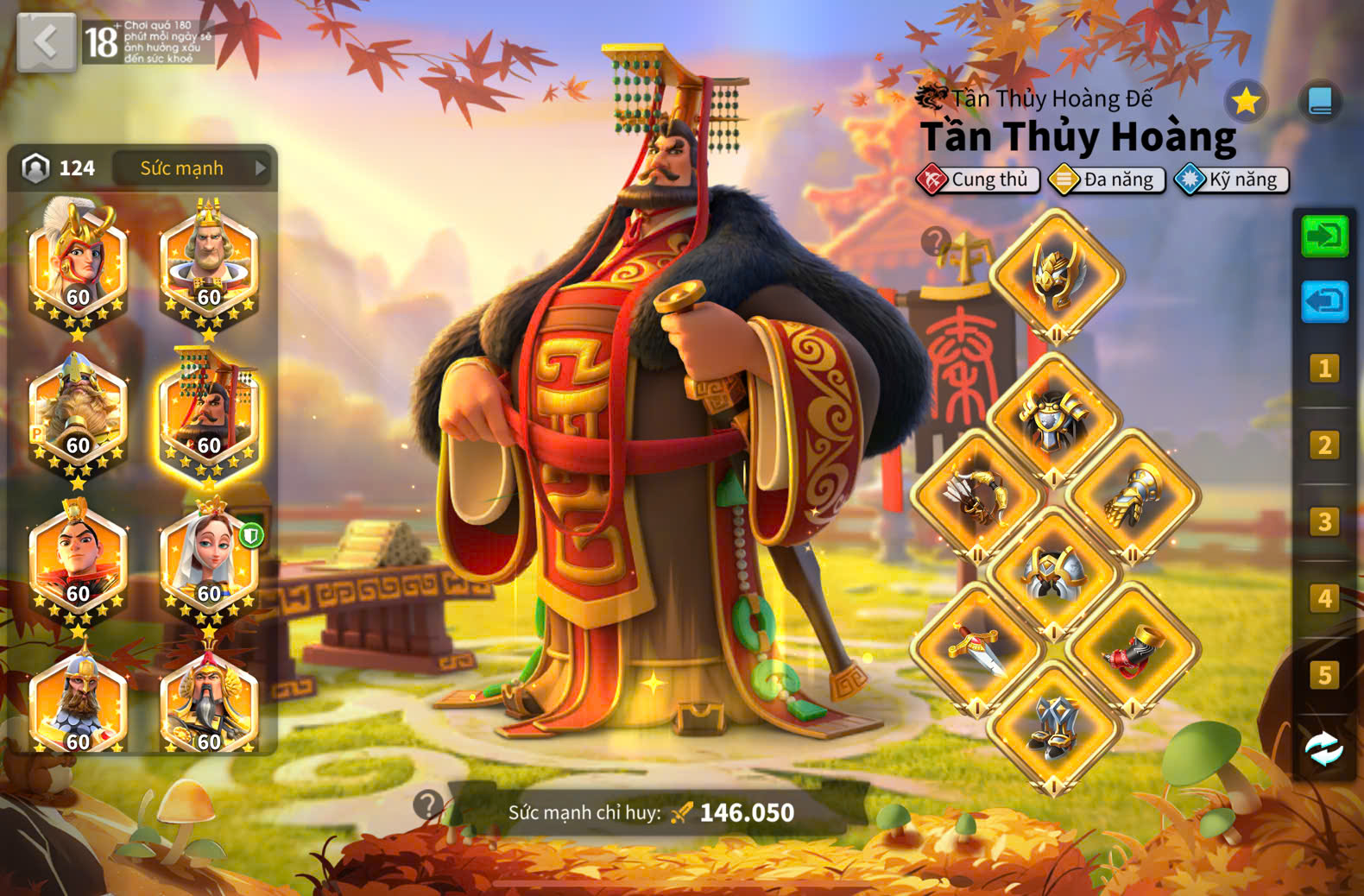Click the circular swap arrows button

point(1323,749)
